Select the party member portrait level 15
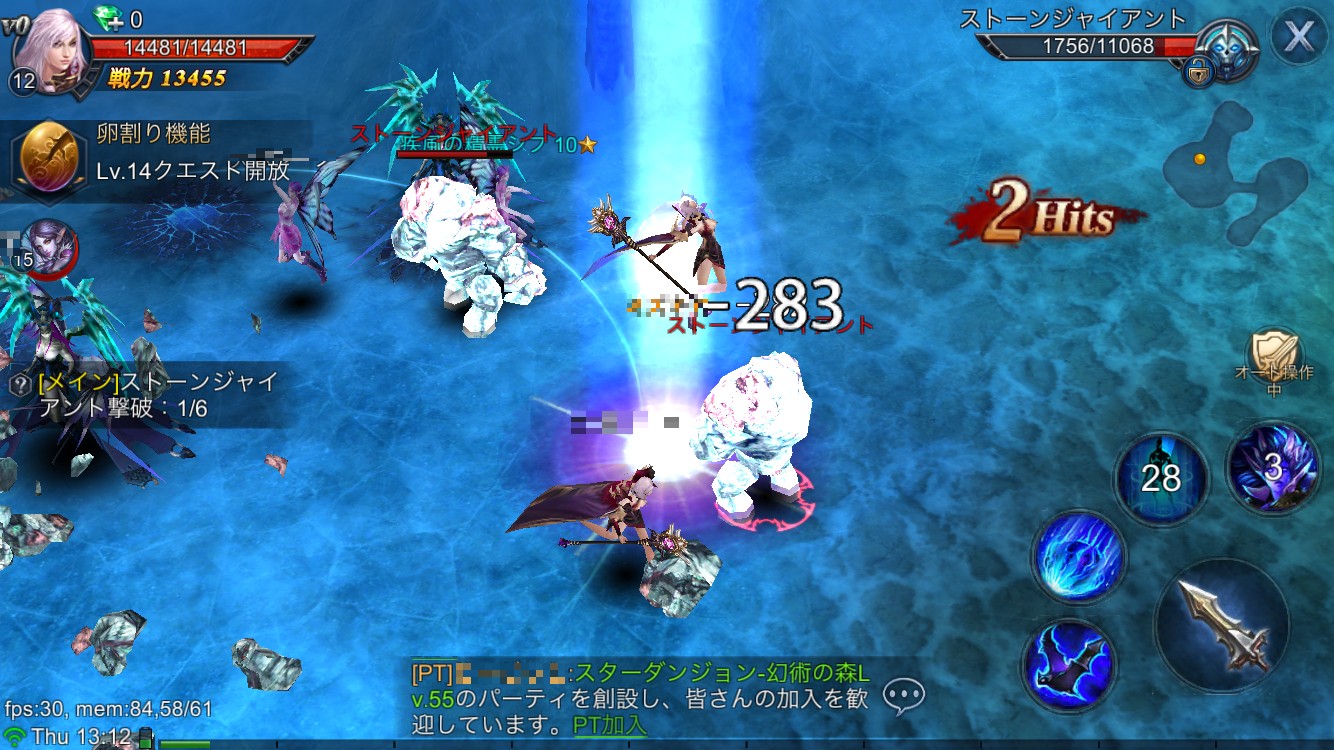Image resolution: width=1334 pixels, height=750 pixels. [46, 246]
